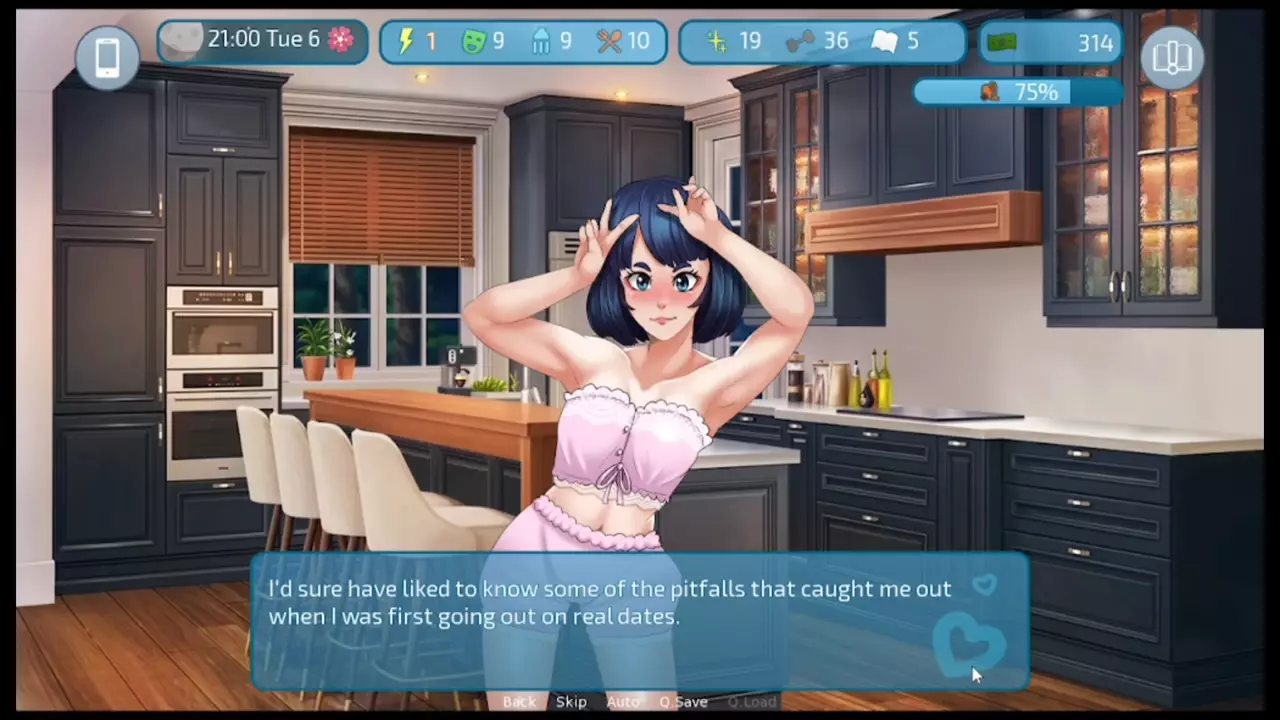The image size is (1280, 720).
Task: Enable Auto dialogue advance
Action: point(622,702)
